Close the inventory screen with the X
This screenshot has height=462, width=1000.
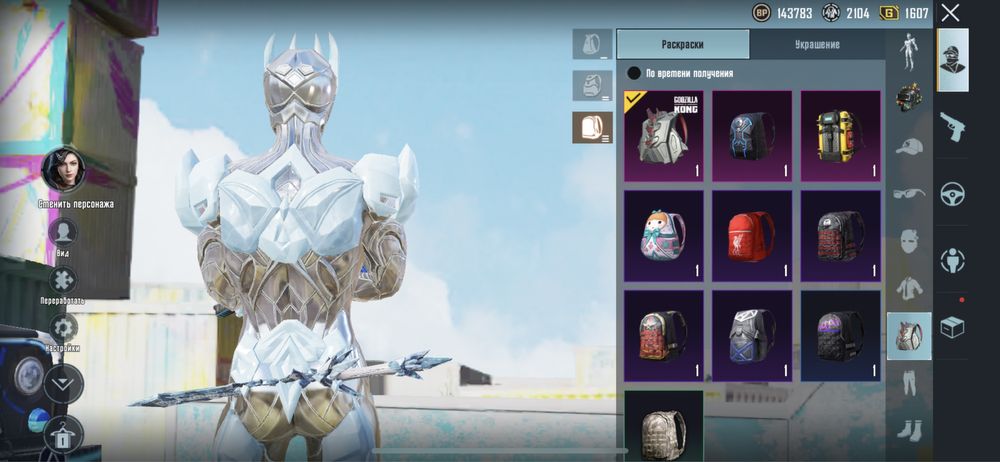point(950,13)
